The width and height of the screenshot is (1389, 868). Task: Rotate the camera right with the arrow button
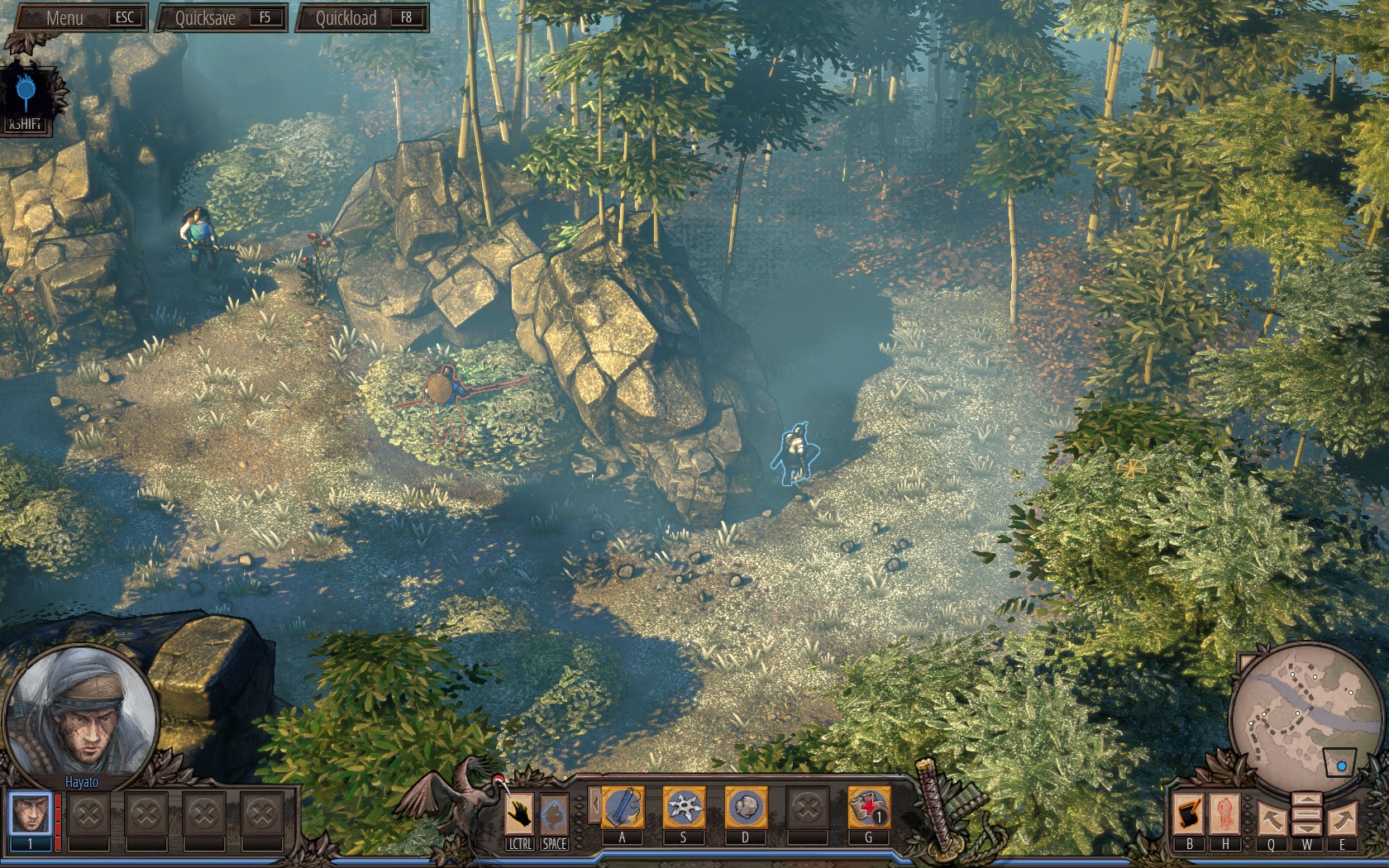1342,818
